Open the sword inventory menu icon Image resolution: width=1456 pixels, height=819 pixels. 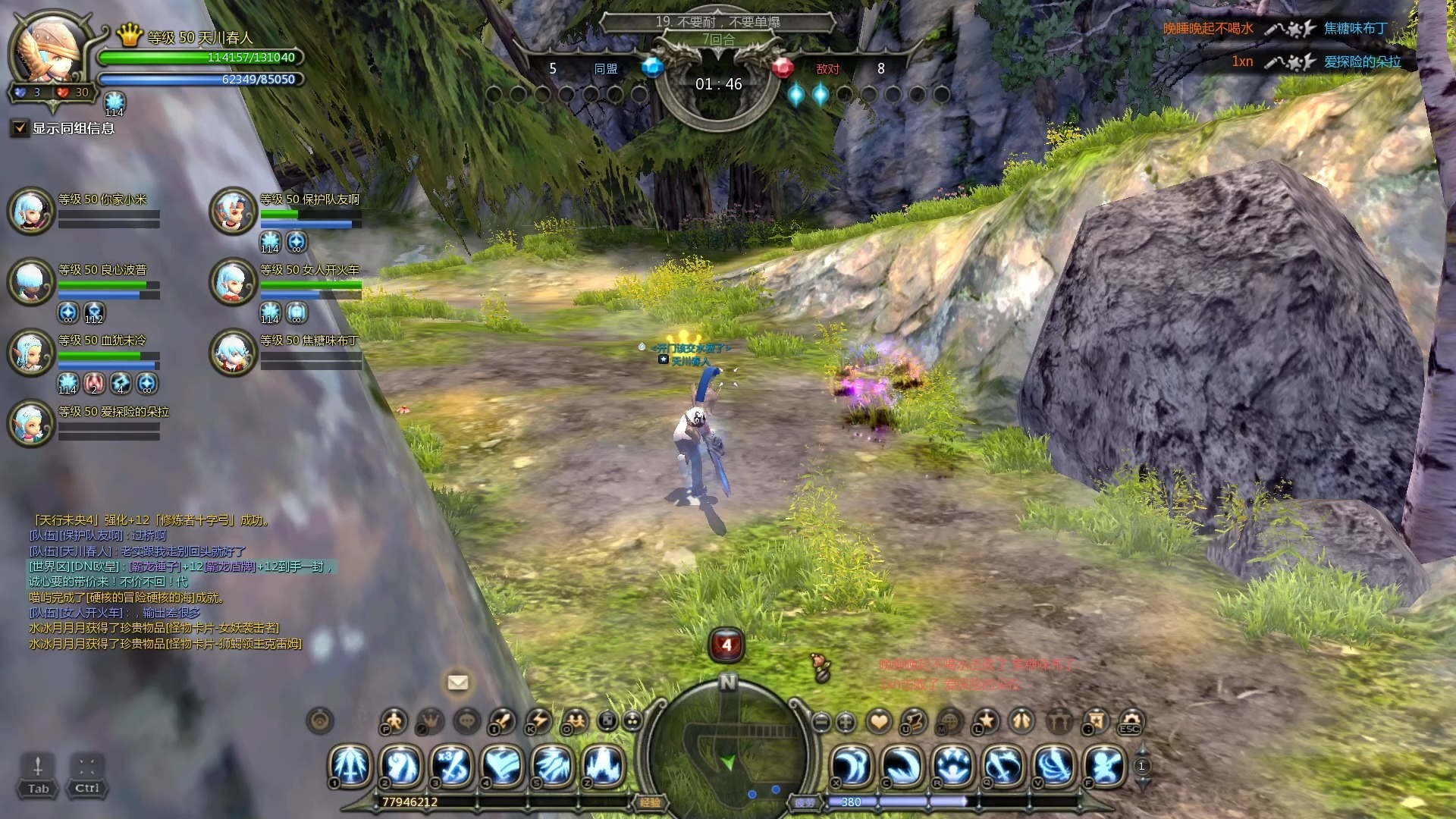502,720
